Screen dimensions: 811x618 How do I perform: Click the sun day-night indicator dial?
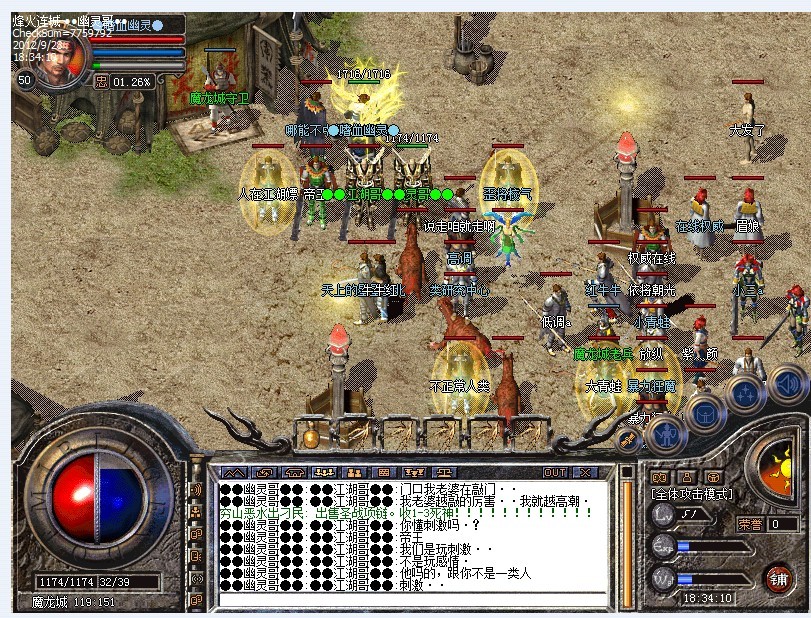coord(776,470)
